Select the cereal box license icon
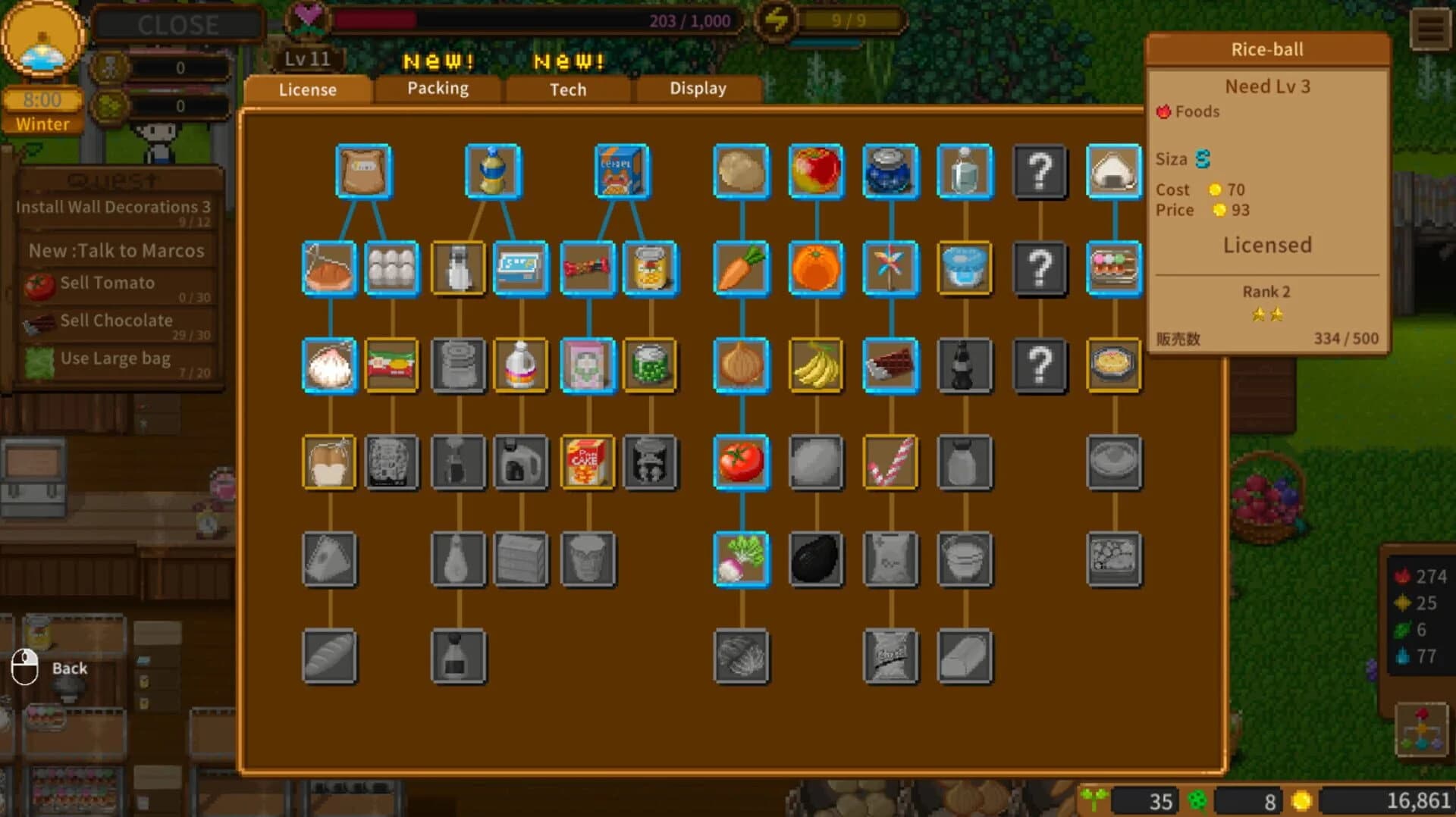 (x=622, y=171)
